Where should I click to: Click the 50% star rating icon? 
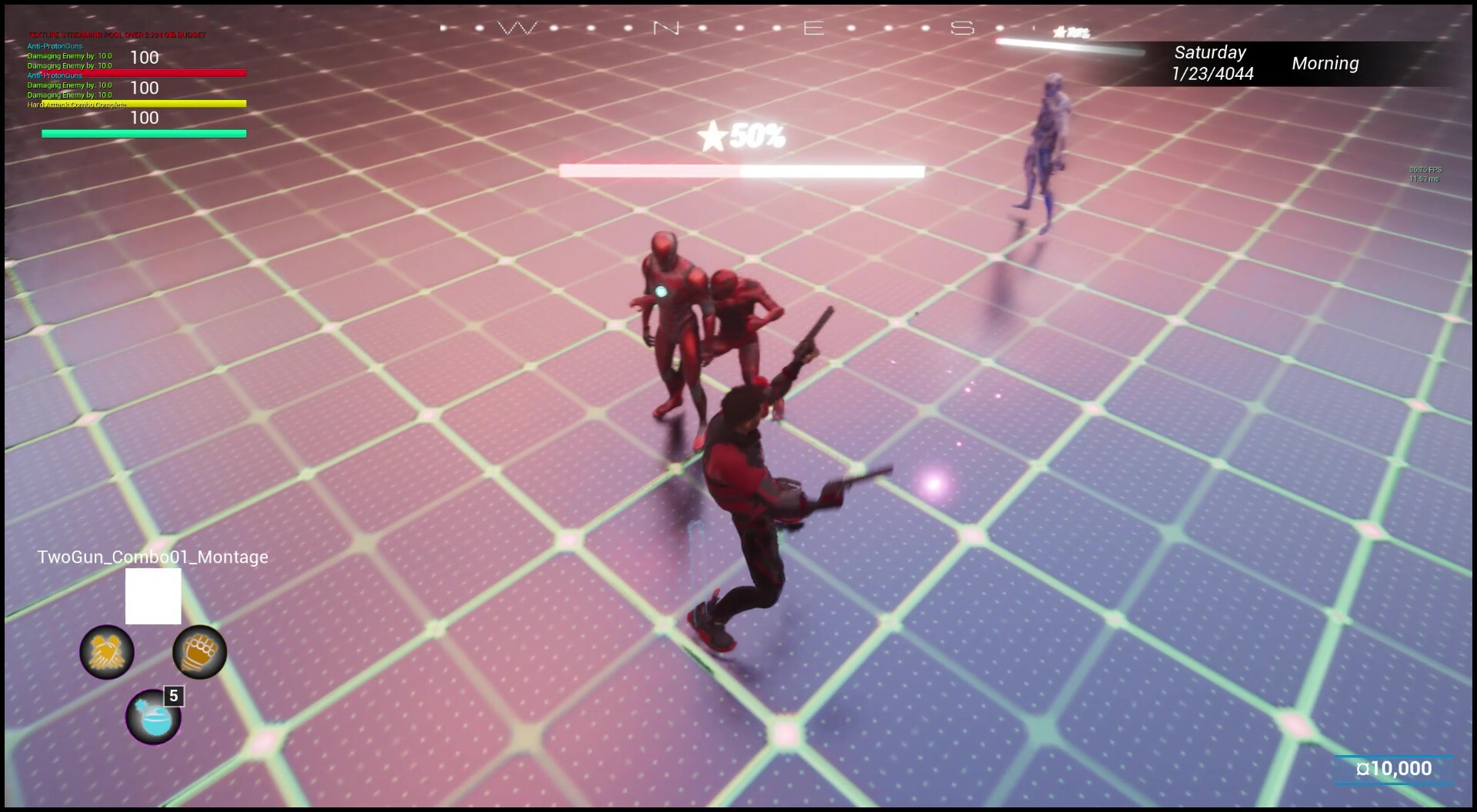(739, 136)
